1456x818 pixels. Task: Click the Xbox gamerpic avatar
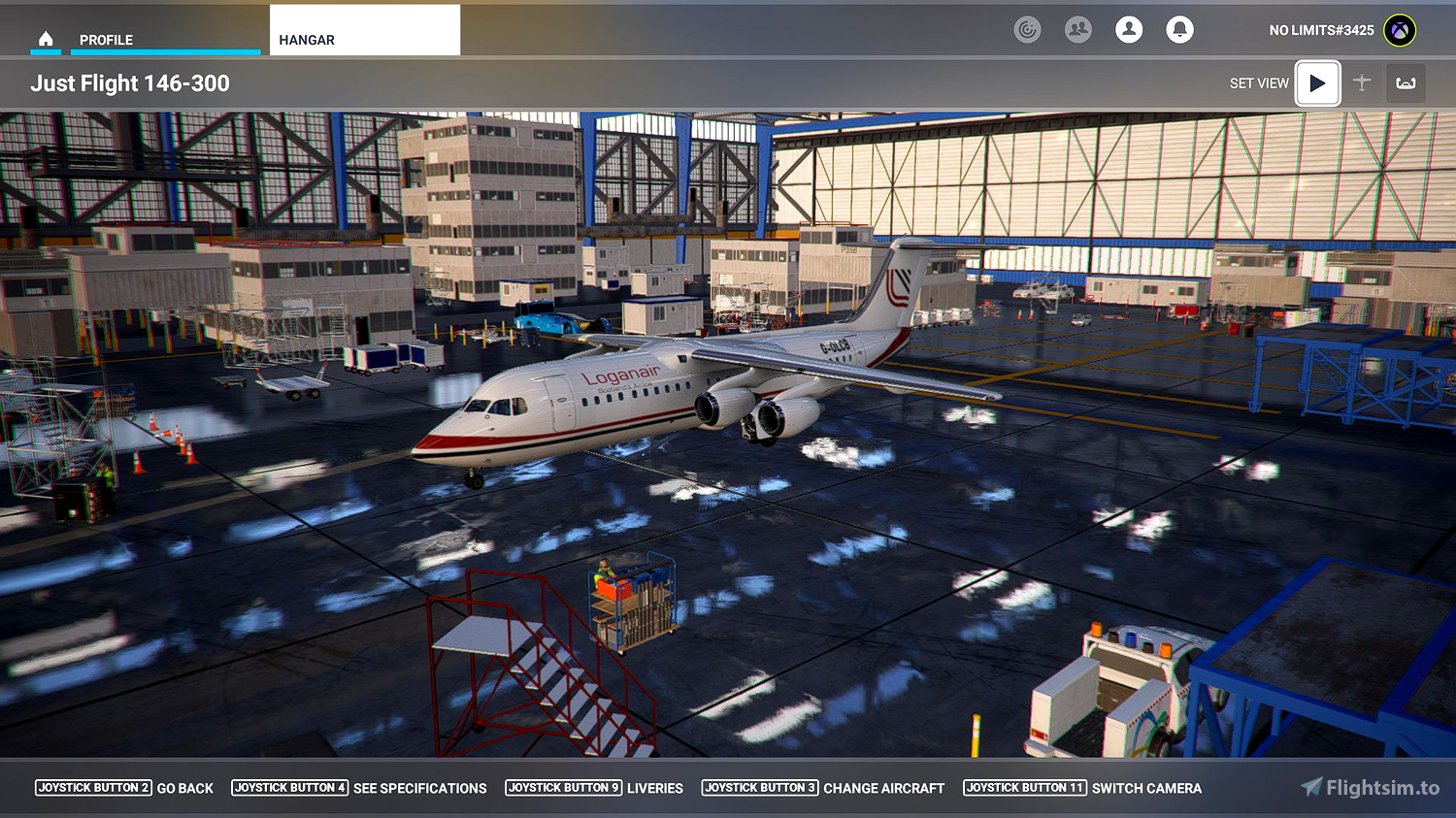[x=1401, y=29]
